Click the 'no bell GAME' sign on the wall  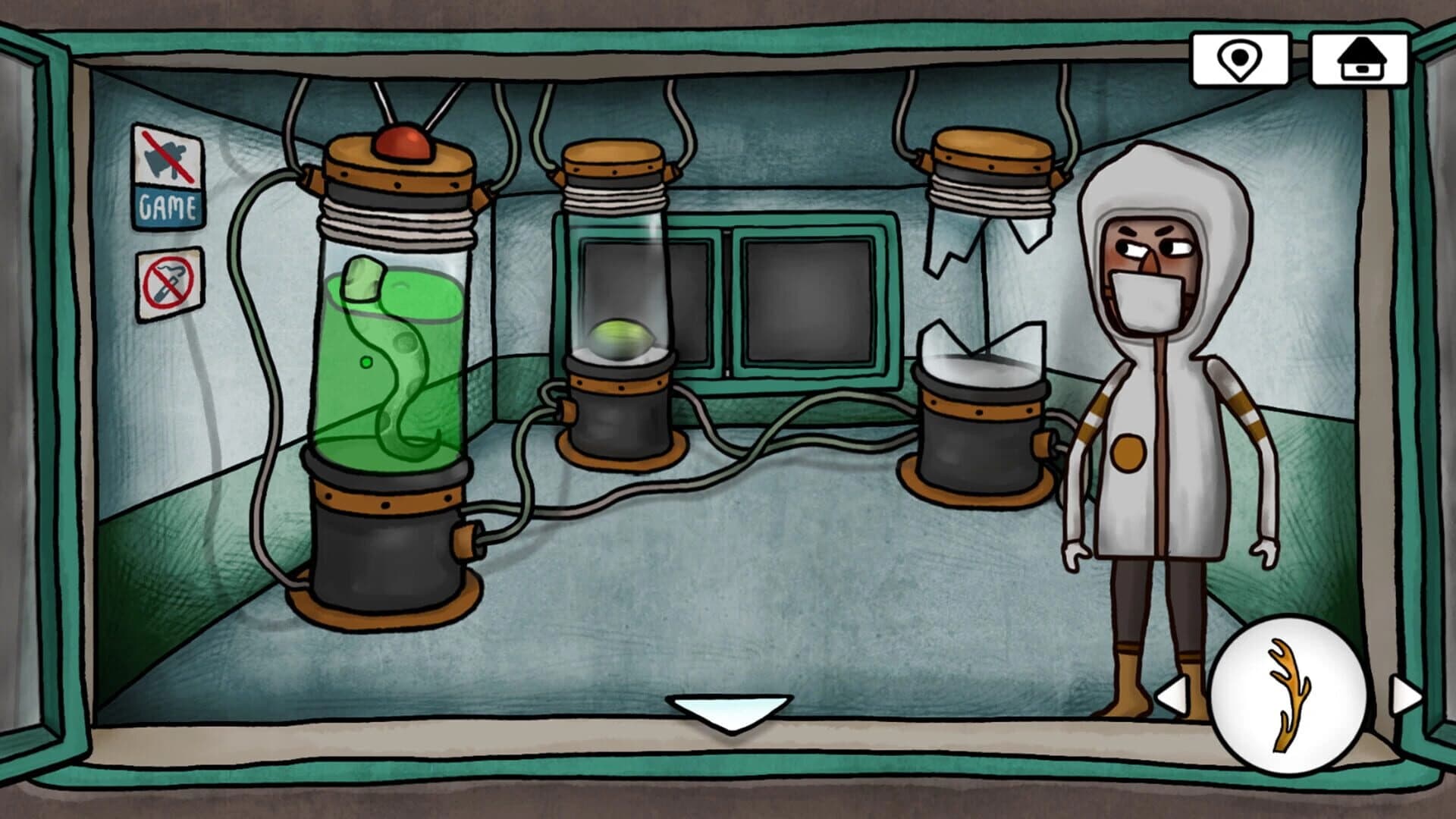tap(168, 175)
